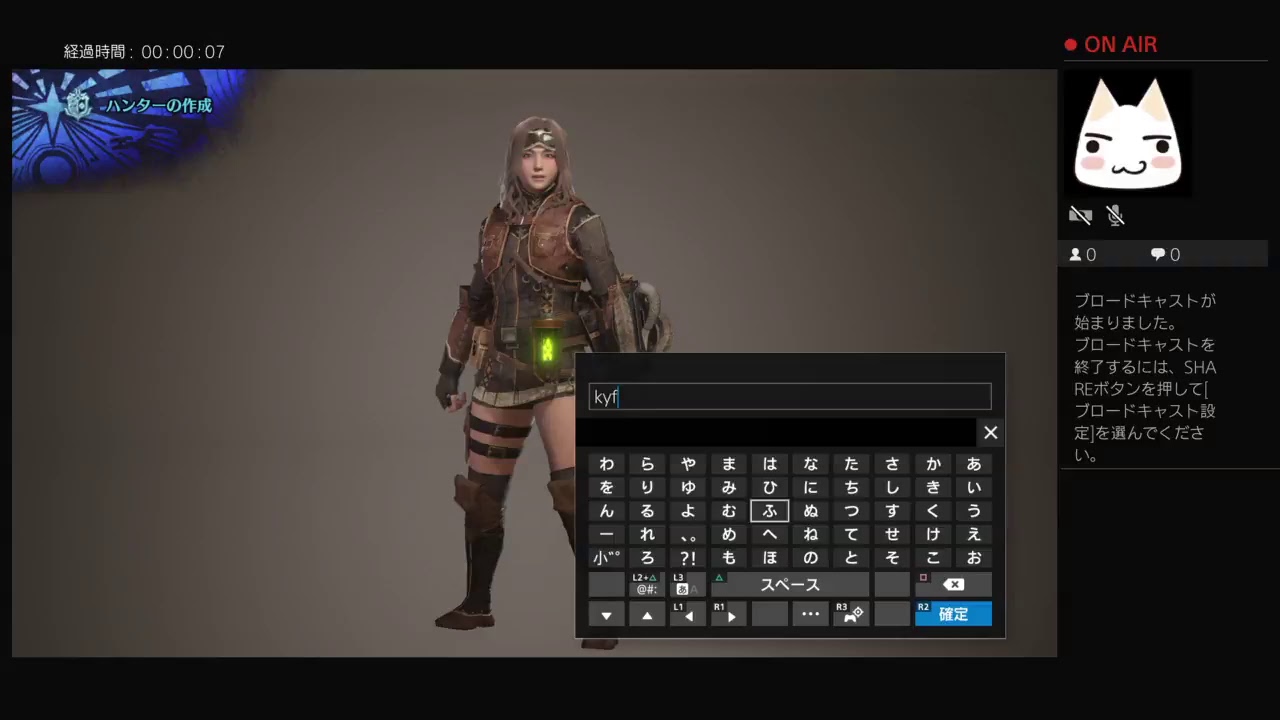The width and height of the screenshot is (1280, 720).
Task: Click the comment speech bubble icon
Action: tap(1158, 254)
